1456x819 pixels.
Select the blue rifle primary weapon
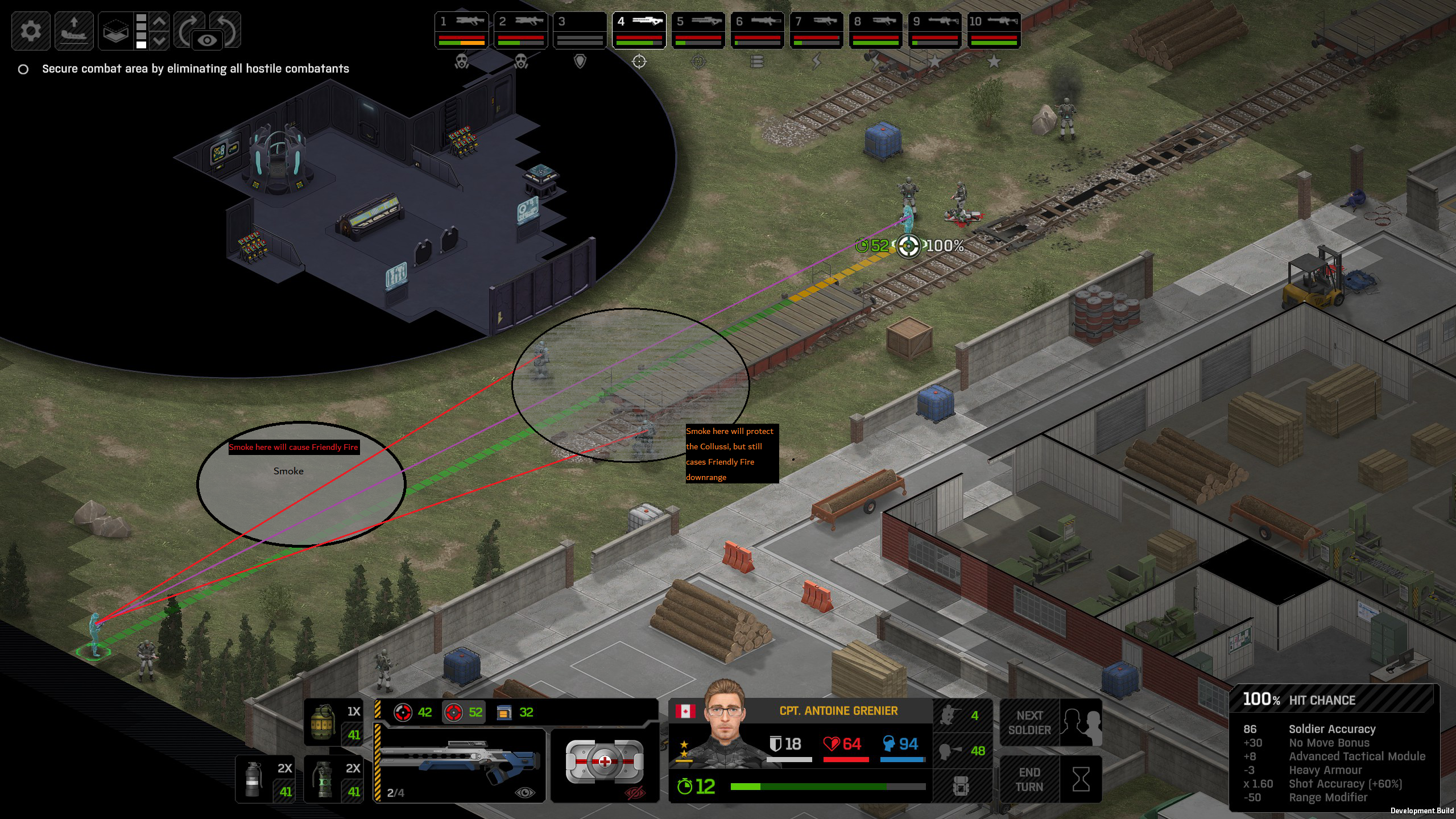(460, 764)
